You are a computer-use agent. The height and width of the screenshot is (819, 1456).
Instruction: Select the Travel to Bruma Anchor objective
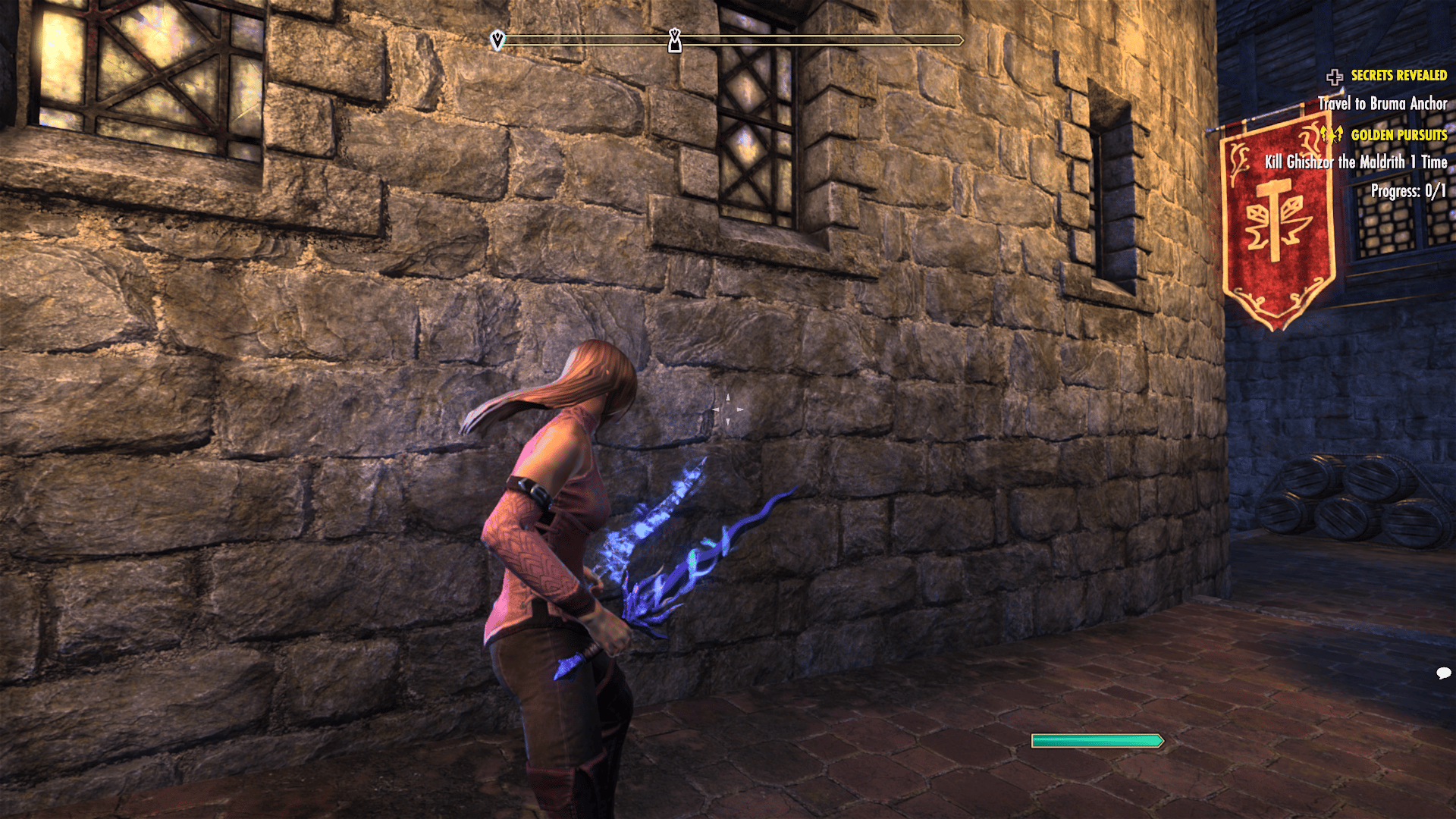pyautogui.click(x=1382, y=104)
